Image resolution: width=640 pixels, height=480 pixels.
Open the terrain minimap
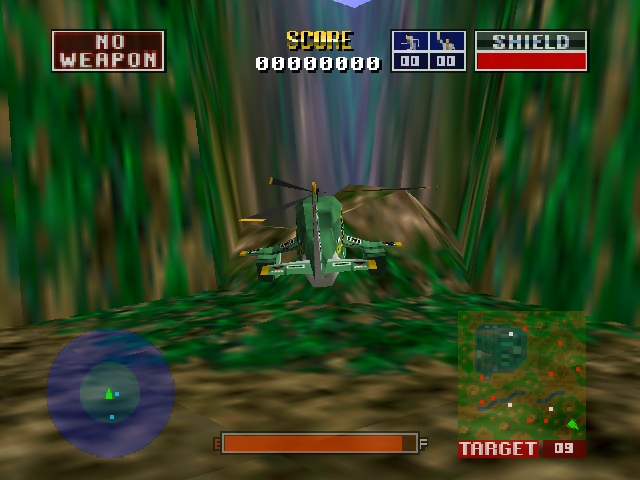[x=522, y=375]
